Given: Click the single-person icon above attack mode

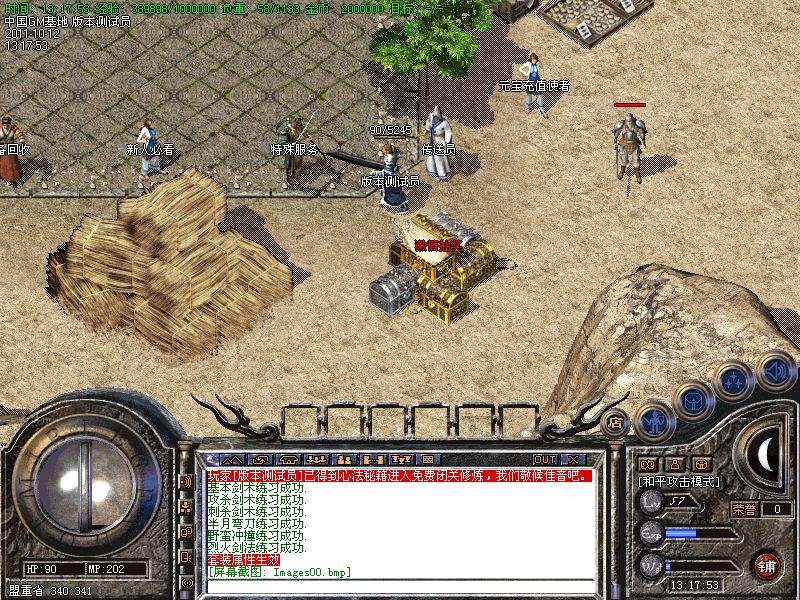Looking at the screenshot, I should click(x=675, y=464).
